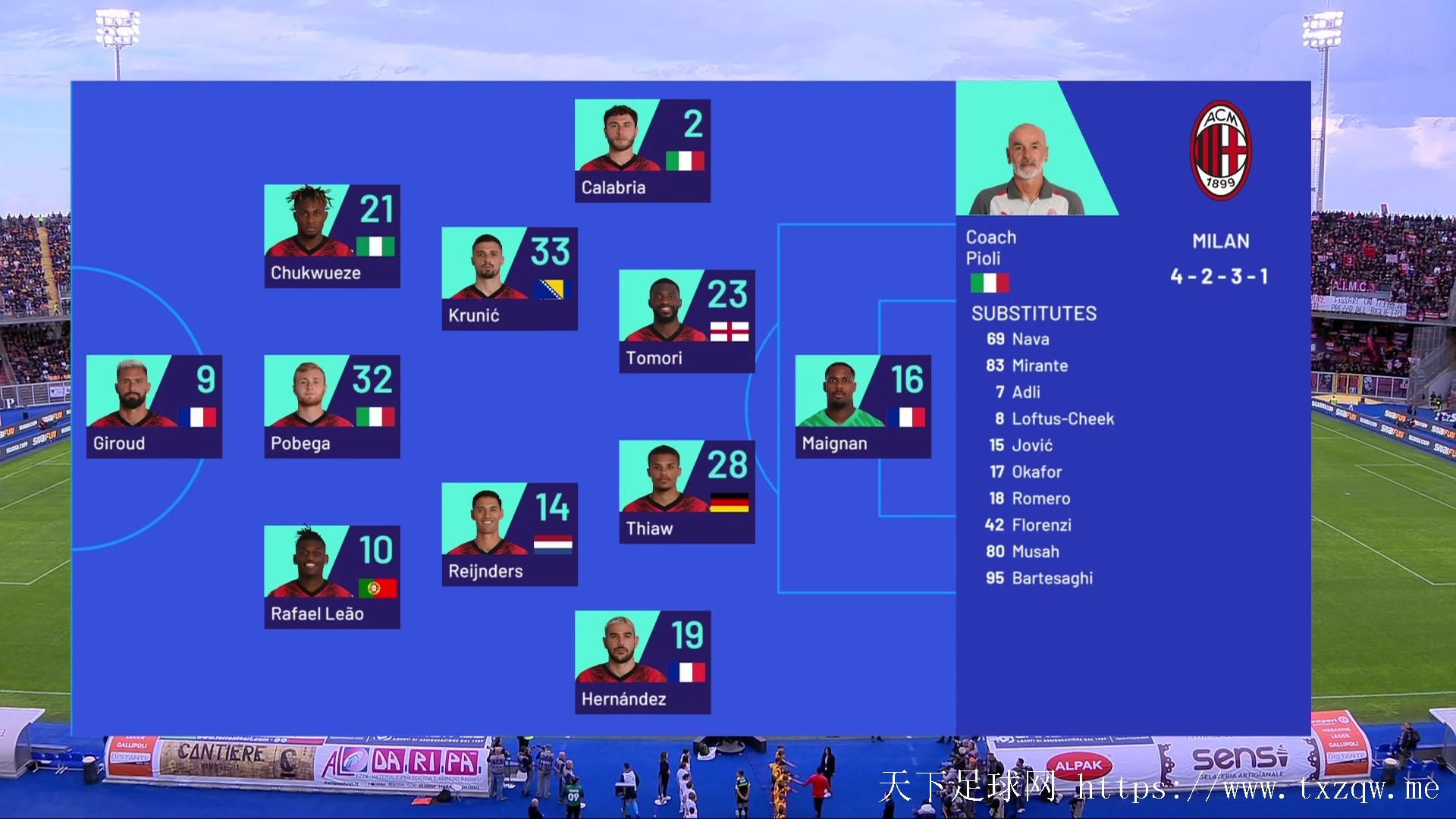Image resolution: width=1456 pixels, height=819 pixels.
Task: Select the Giroud player card
Action: click(154, 406)
